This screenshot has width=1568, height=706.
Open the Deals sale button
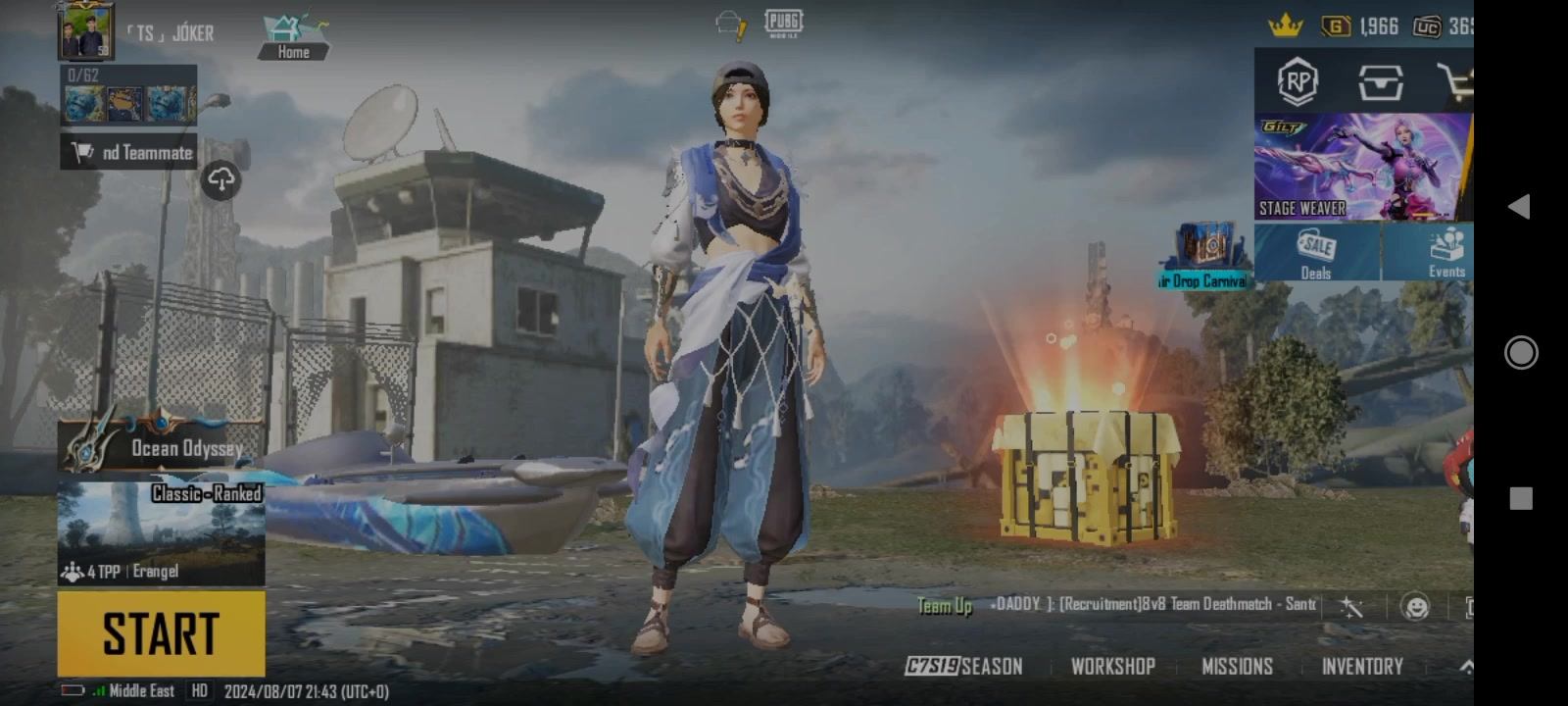point(1316,253)
